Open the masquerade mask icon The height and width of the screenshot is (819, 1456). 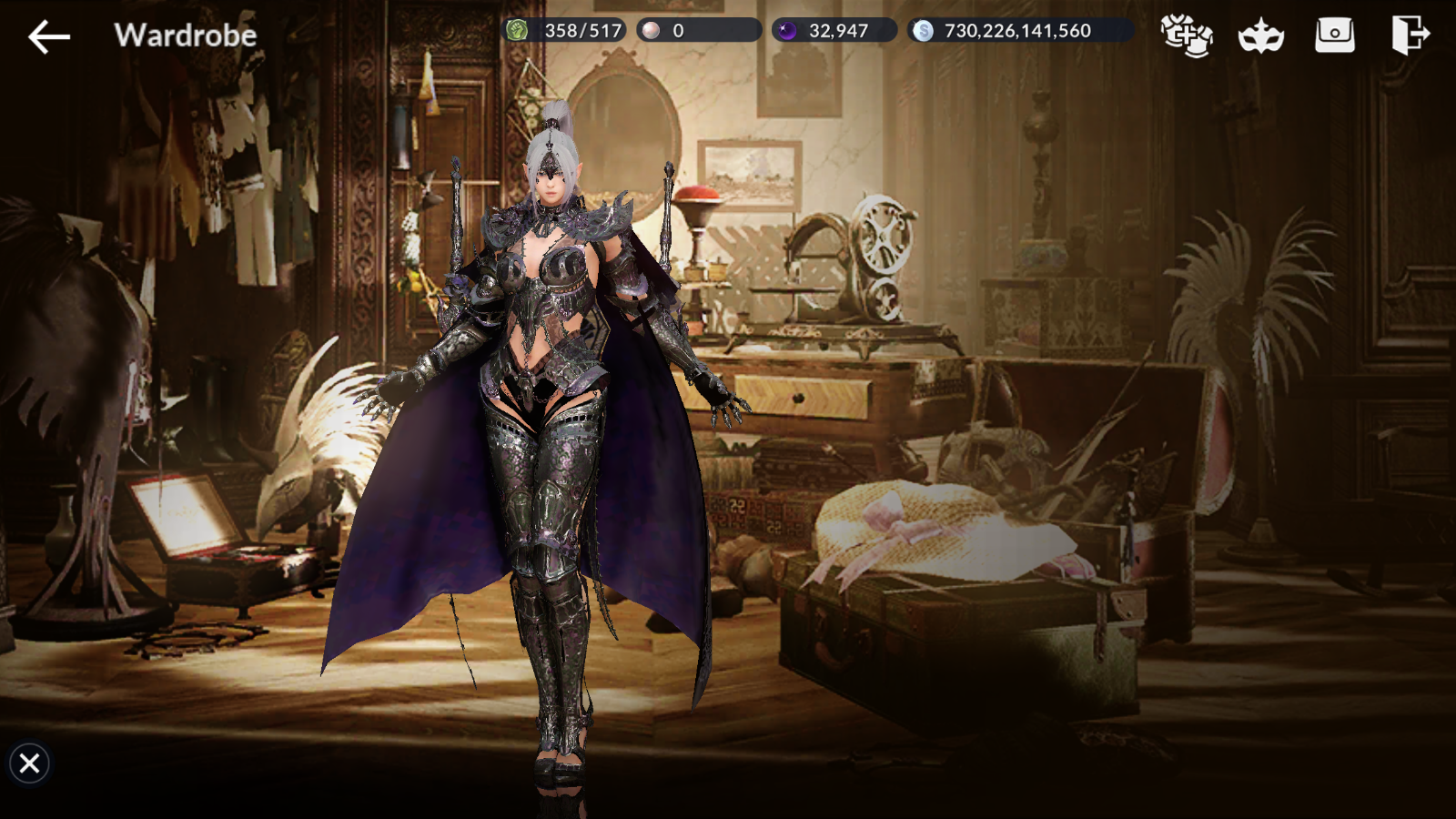point(1260,37)
